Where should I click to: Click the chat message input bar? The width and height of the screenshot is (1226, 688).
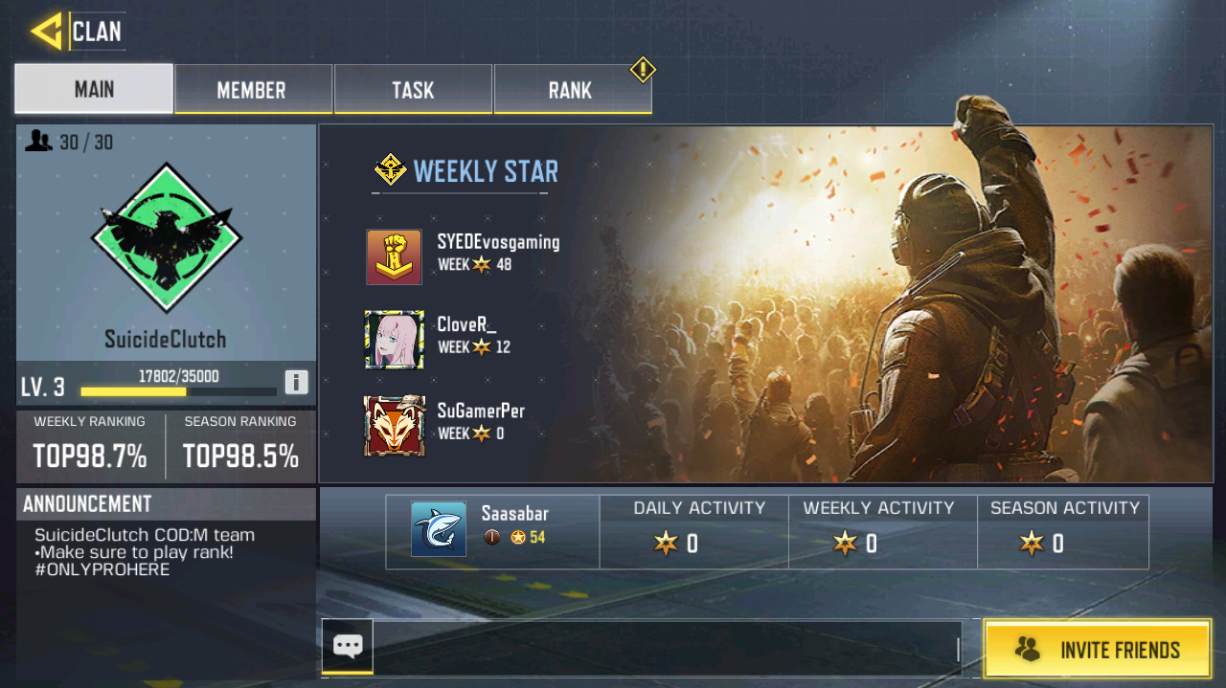point(665,648)
